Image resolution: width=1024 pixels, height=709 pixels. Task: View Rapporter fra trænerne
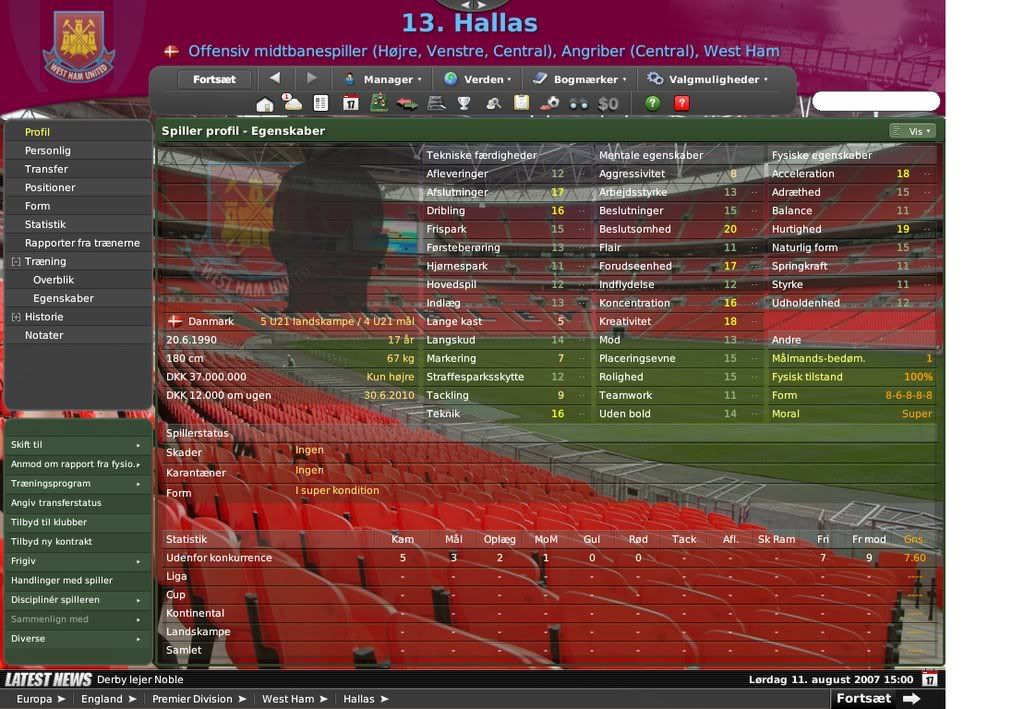pyautogui.click(x=82, y=243)
